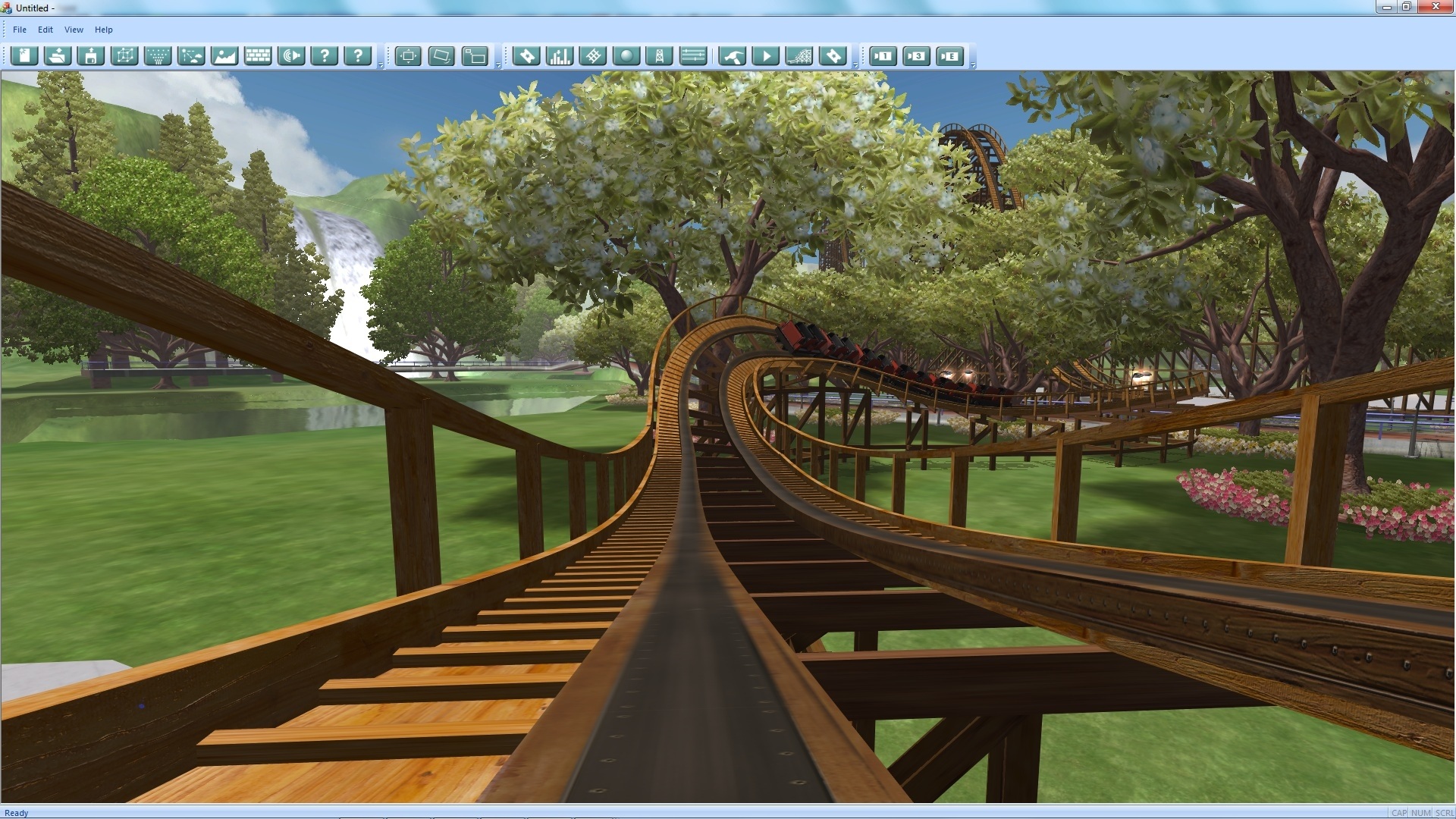
Task: Open the coaster statistics panel
Action: pyautogui.click(x=560, y=55)
